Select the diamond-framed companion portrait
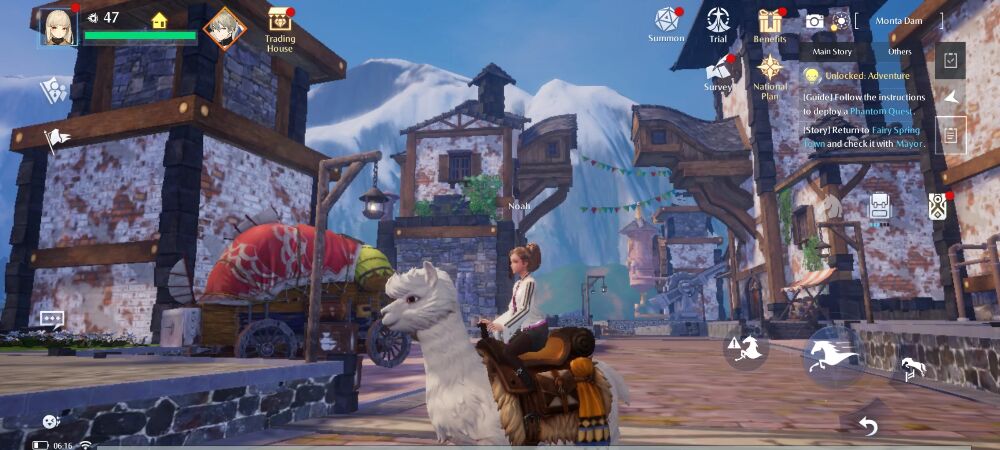Image resolution: width=1000 pixels, height=450 pixels. click(x=224, y=27)
